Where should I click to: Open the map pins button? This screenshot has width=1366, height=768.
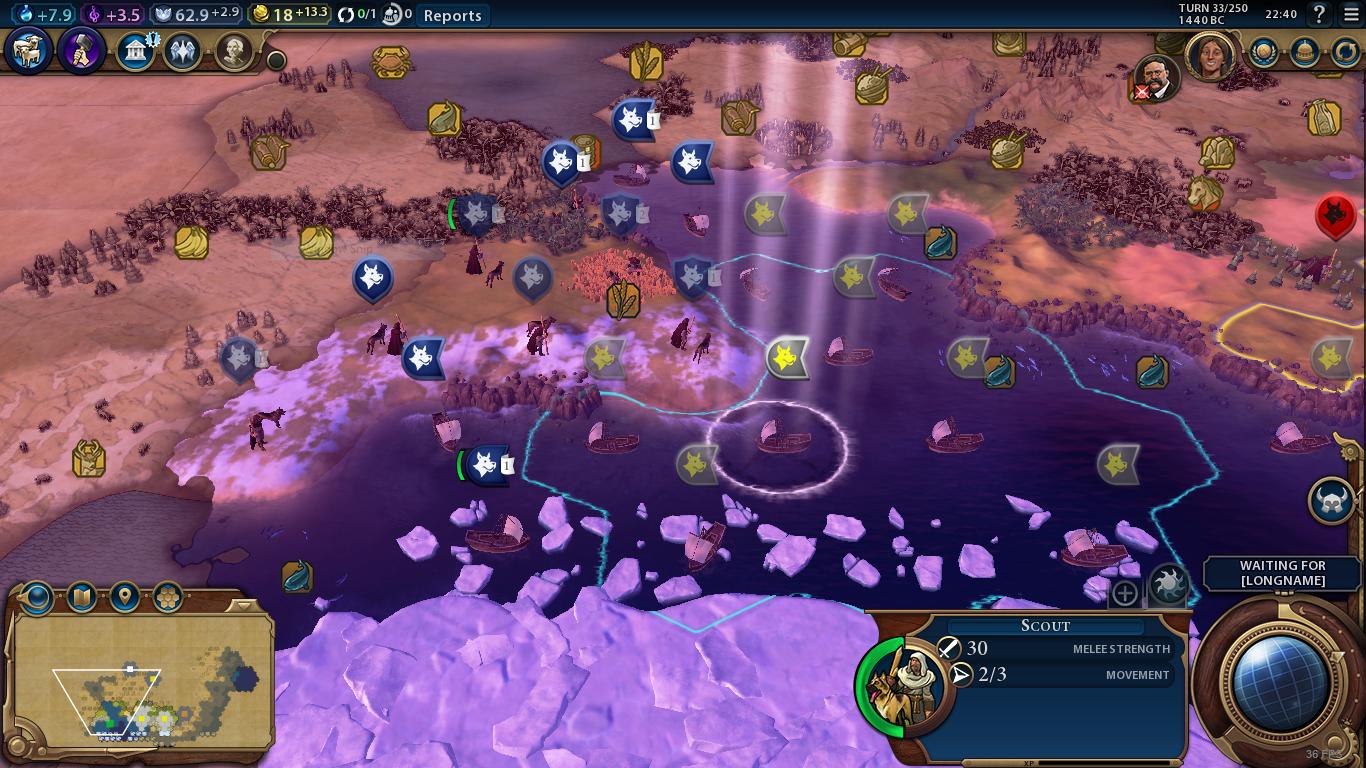coord(124,597)
